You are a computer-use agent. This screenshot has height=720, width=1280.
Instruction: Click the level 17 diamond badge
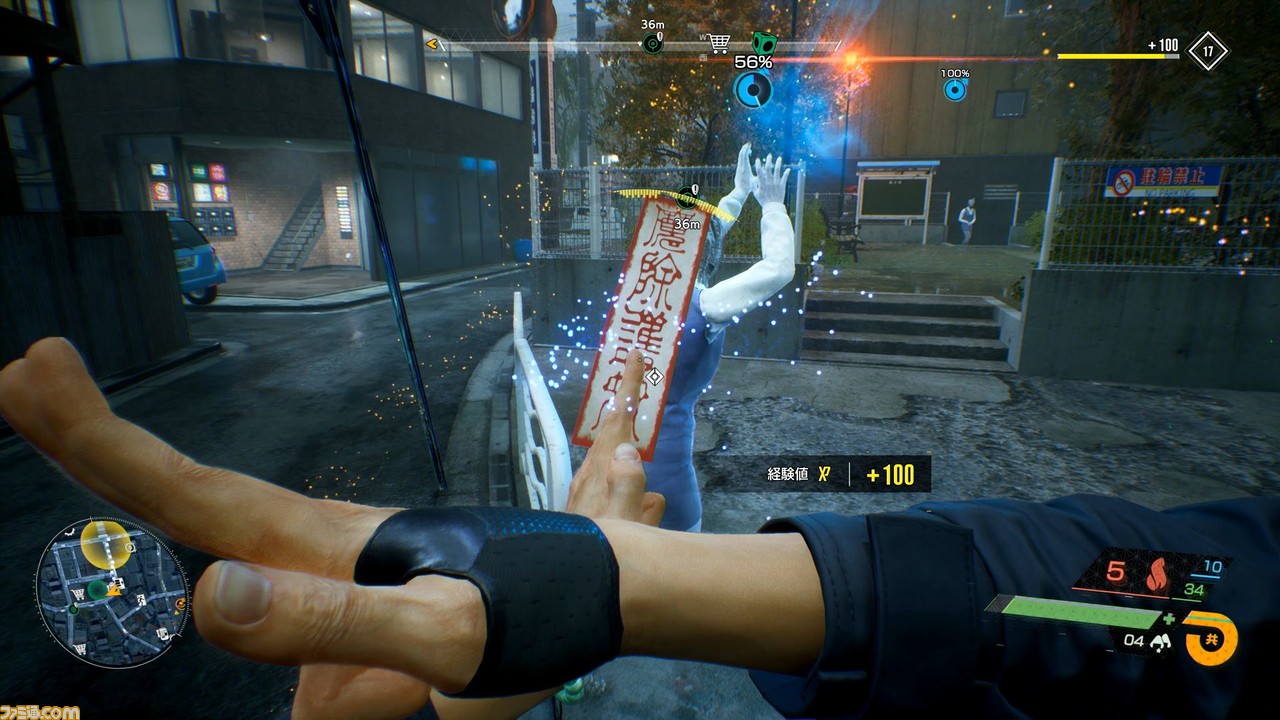(x=1208, y=51)
